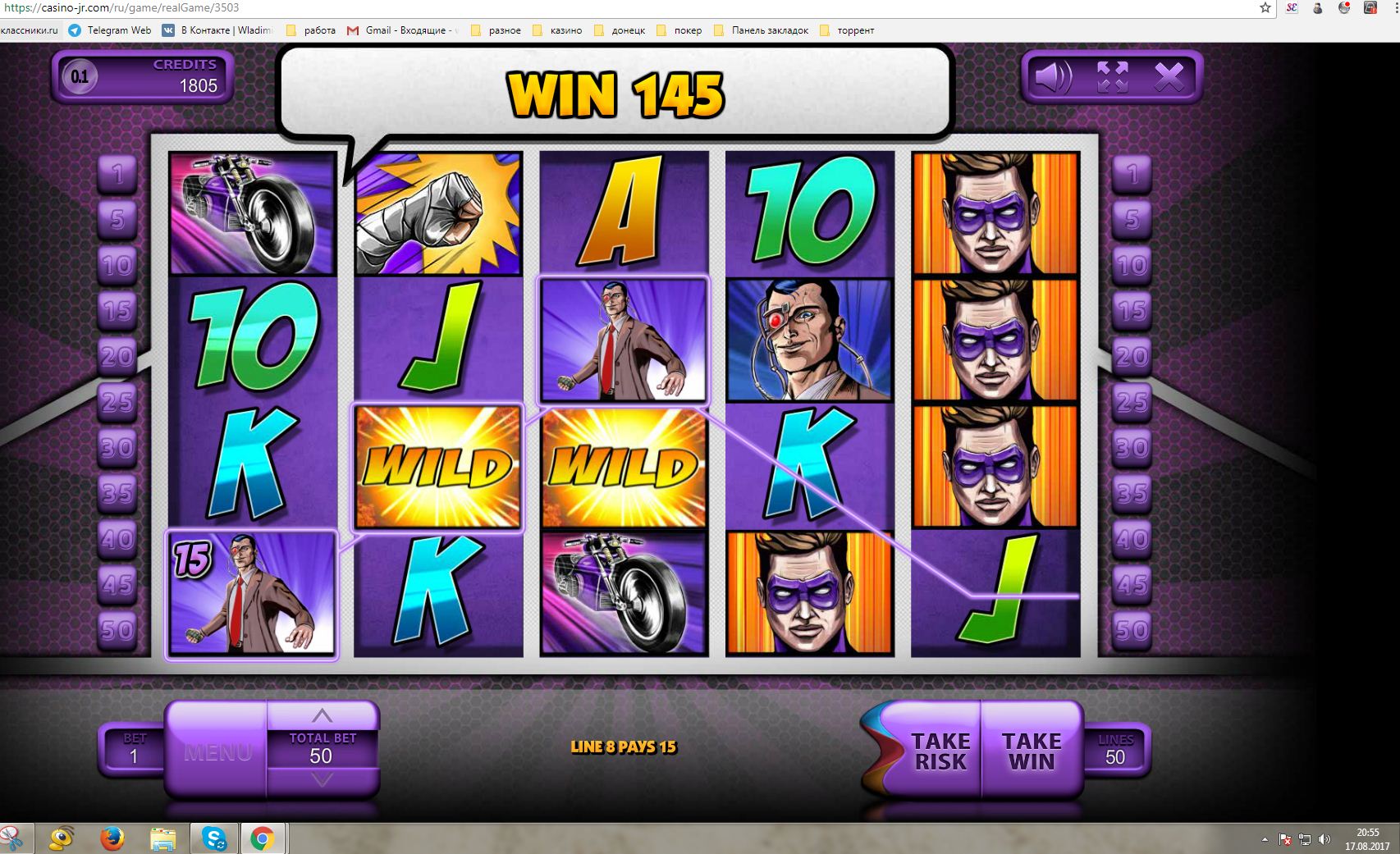Adjust the BET per line value
The height and width of the screenshot is (854, 1400).
(x=134, y=748)
